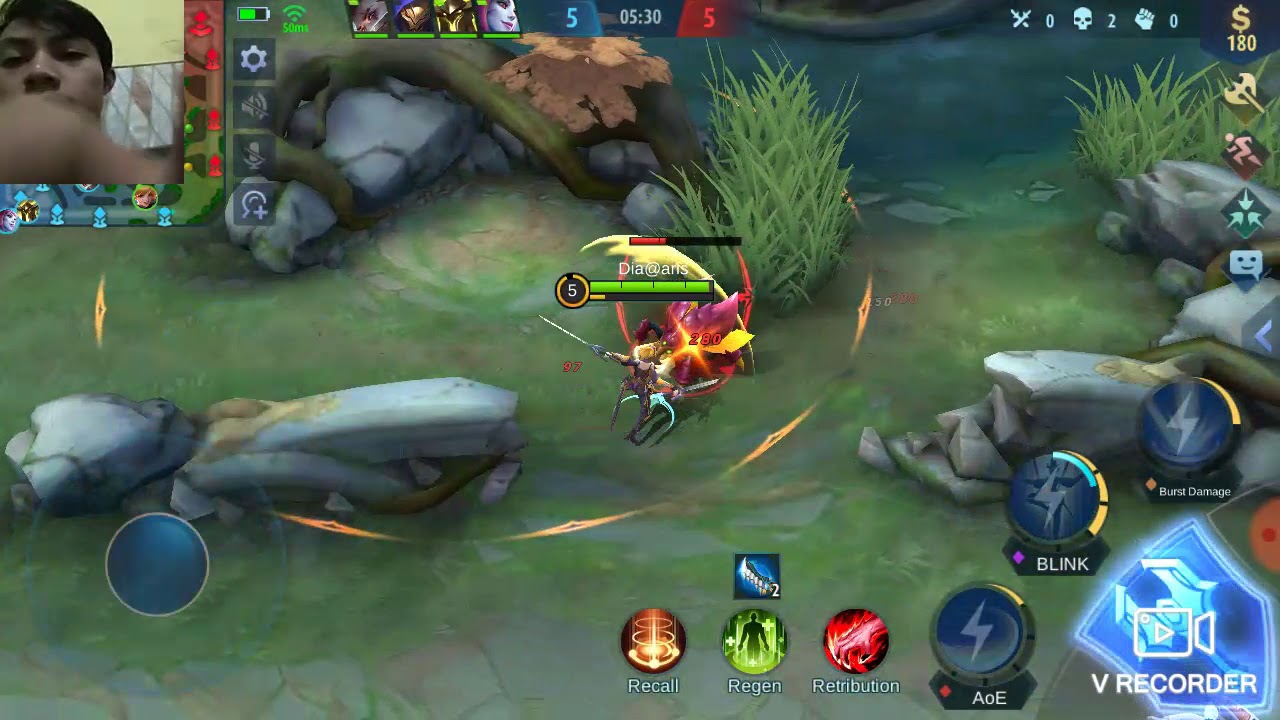Toggle the muted microphone icon
1280x720 pixels.
254,153
